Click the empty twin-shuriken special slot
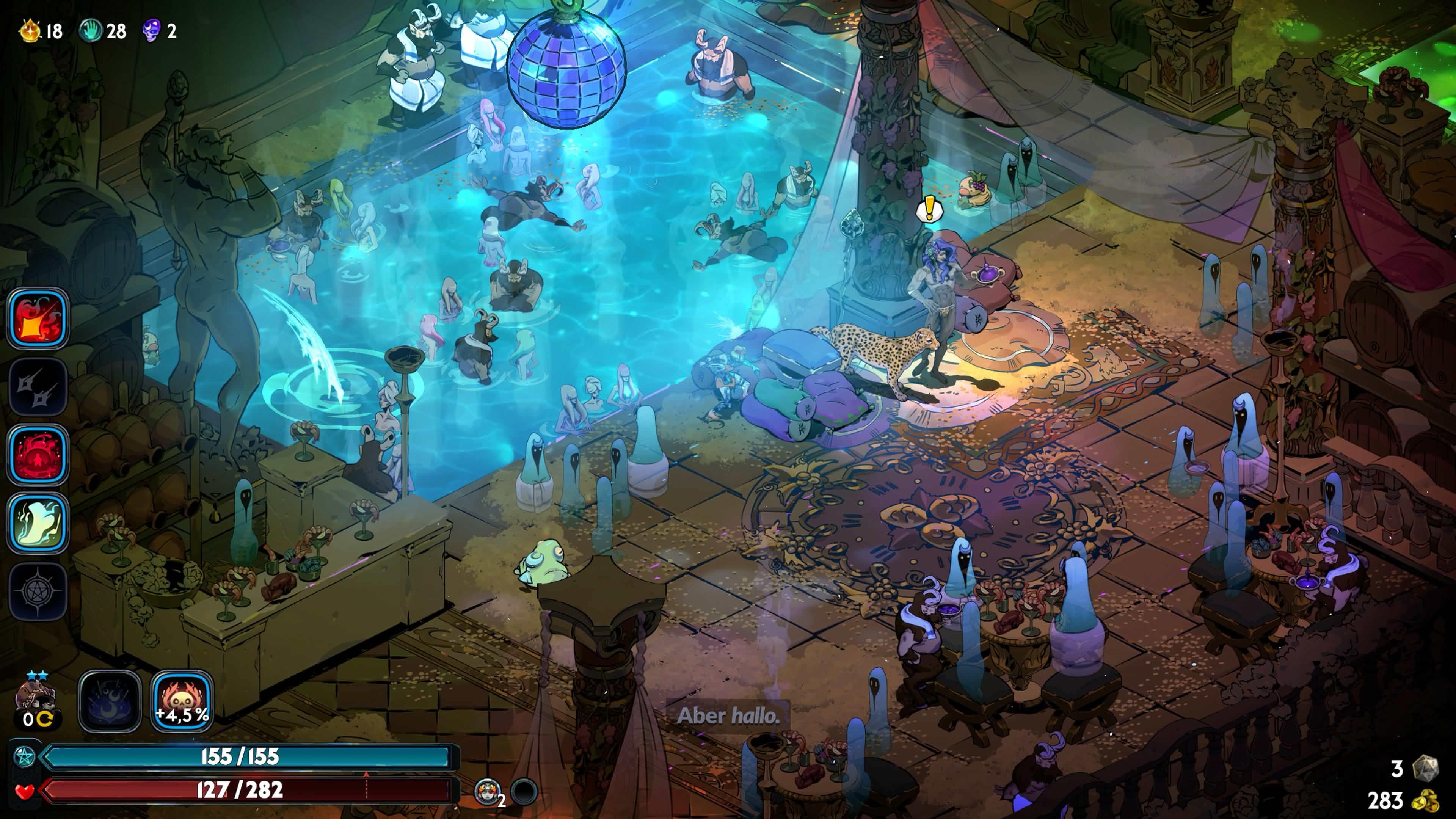The height and width of the screenshot is (819, 1456). tap(38, 387)
